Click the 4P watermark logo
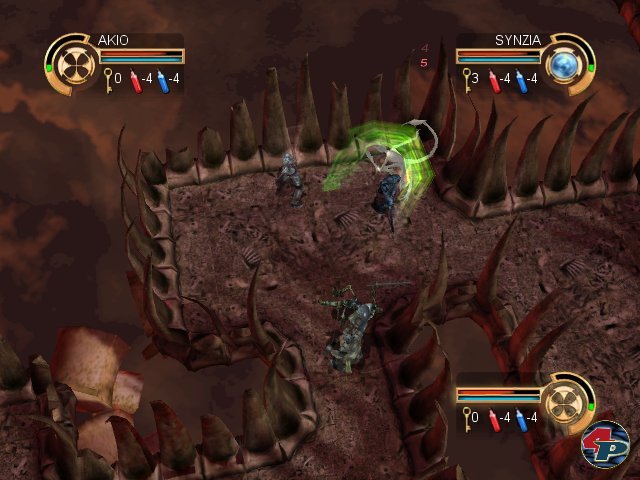 tap(605, 445)
